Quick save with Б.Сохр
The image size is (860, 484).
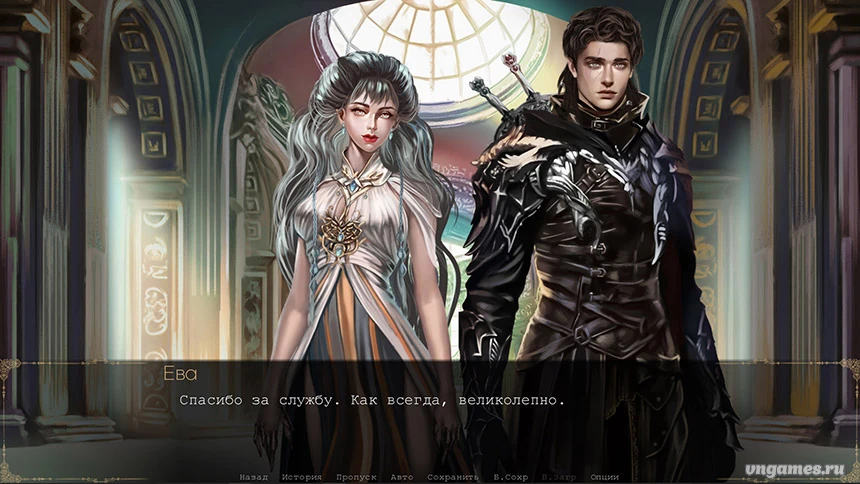pos(510,477)
